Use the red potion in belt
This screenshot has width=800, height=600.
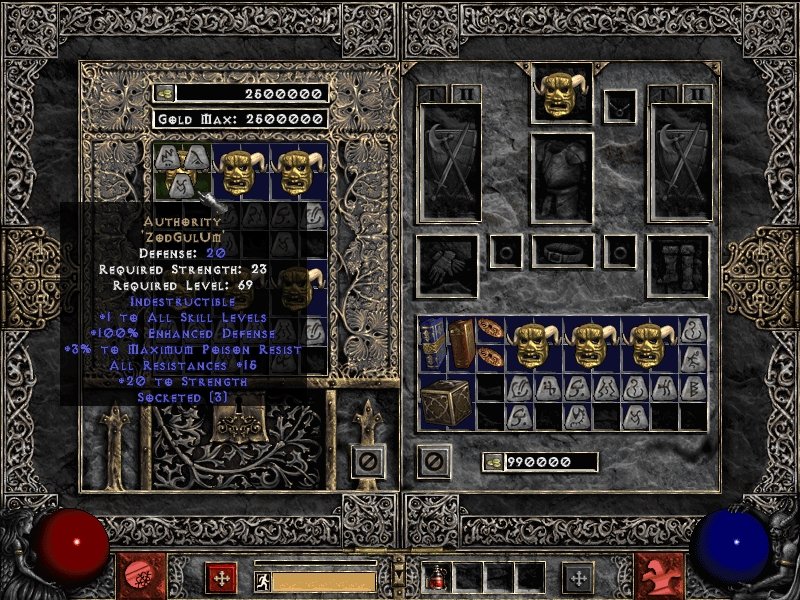pyautogui.click(x=439, y=577)
